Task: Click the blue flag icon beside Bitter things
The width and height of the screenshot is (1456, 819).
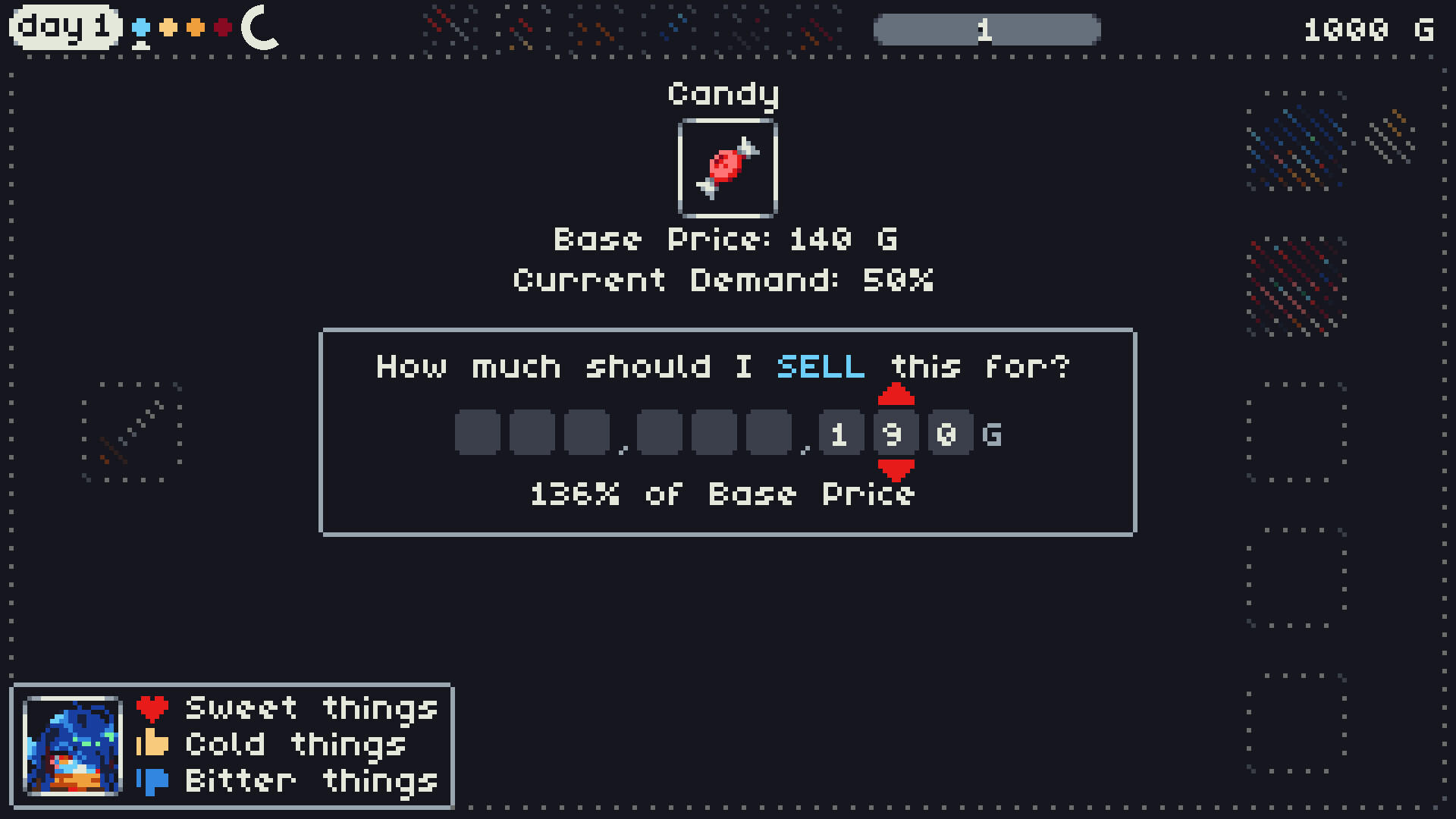Action: (151, 781)
